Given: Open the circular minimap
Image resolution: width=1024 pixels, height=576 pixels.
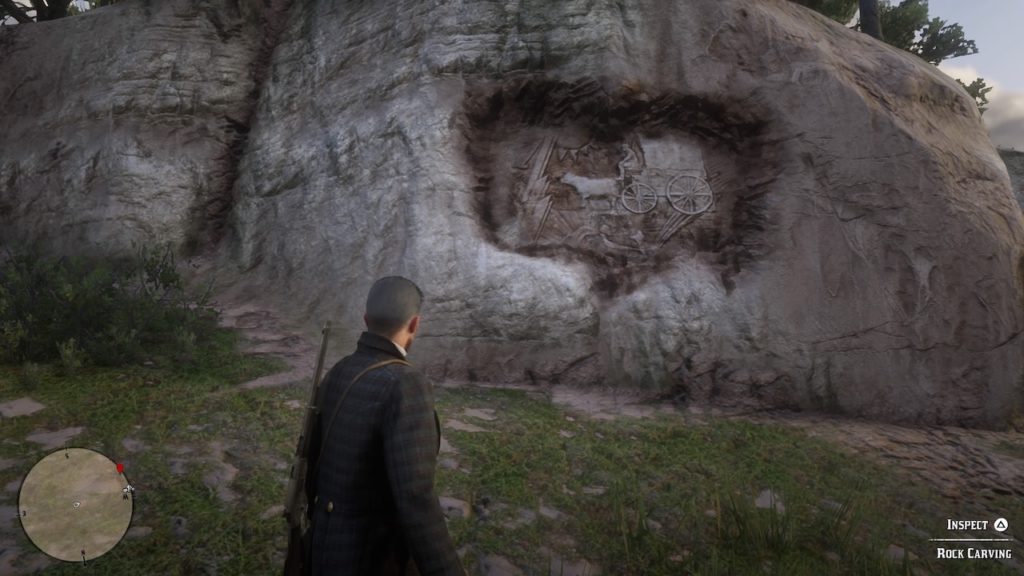Looking at the screenshot, I should [x=75, y=504].
